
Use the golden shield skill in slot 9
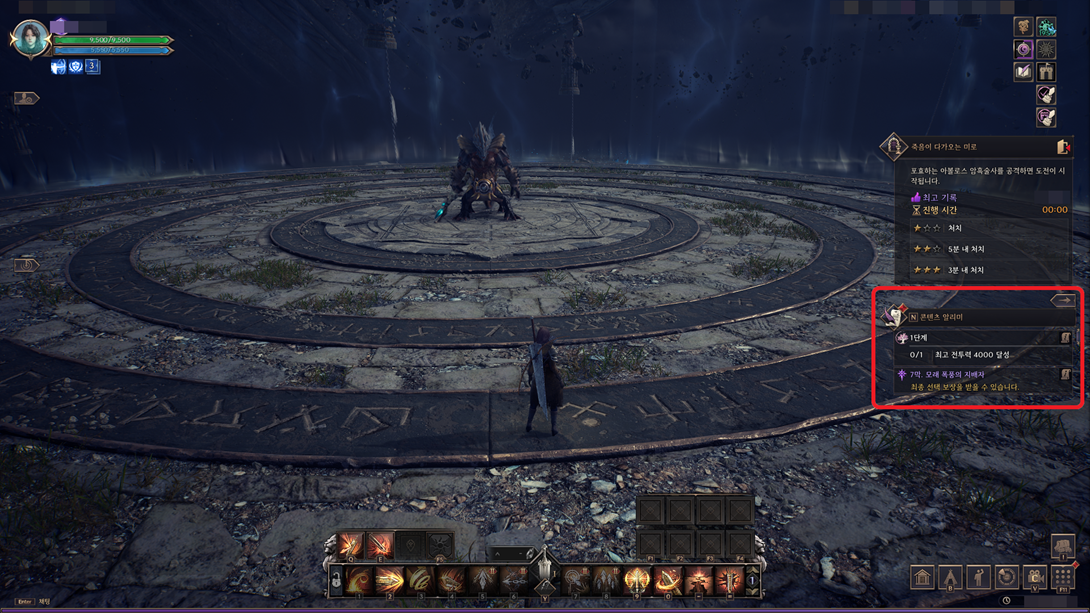637,580
